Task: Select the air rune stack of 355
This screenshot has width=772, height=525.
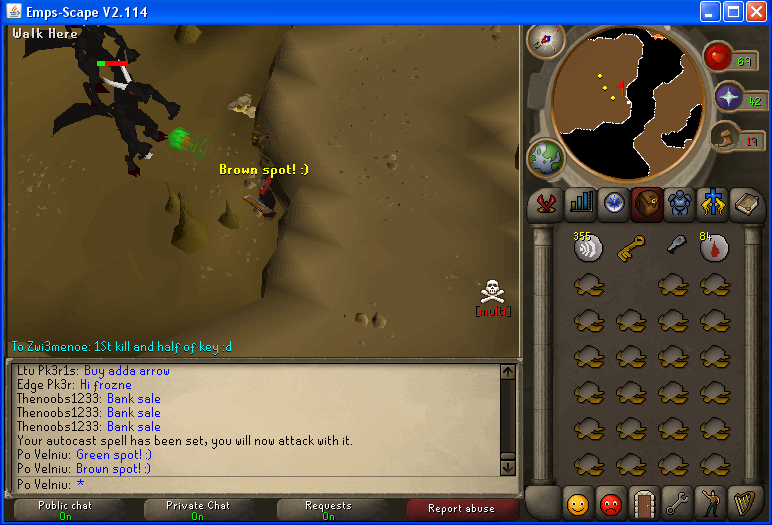Action: 588,247
